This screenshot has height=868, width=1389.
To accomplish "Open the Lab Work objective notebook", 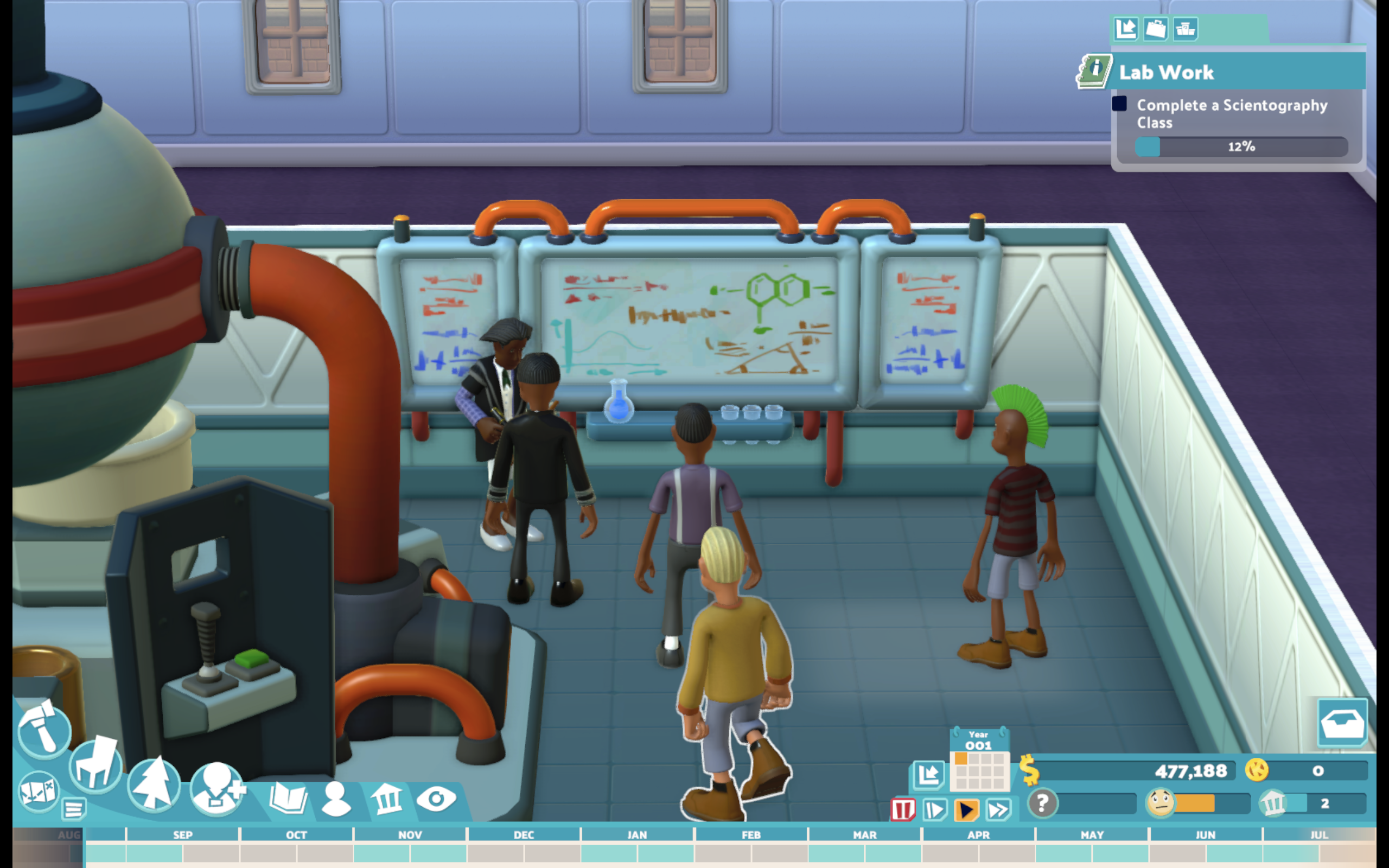I will (1094, 71).
